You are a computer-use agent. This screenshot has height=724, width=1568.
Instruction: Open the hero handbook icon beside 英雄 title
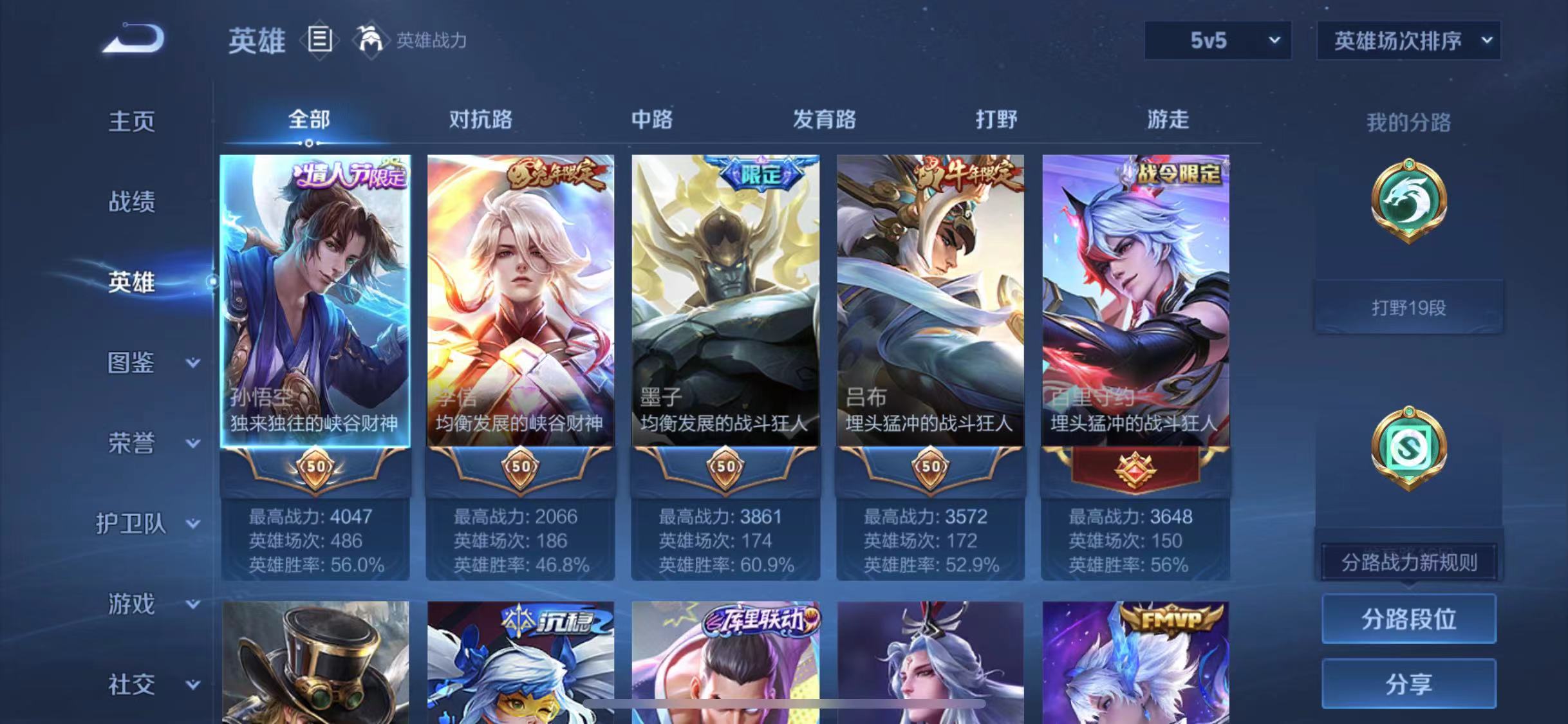click(320, 39)
